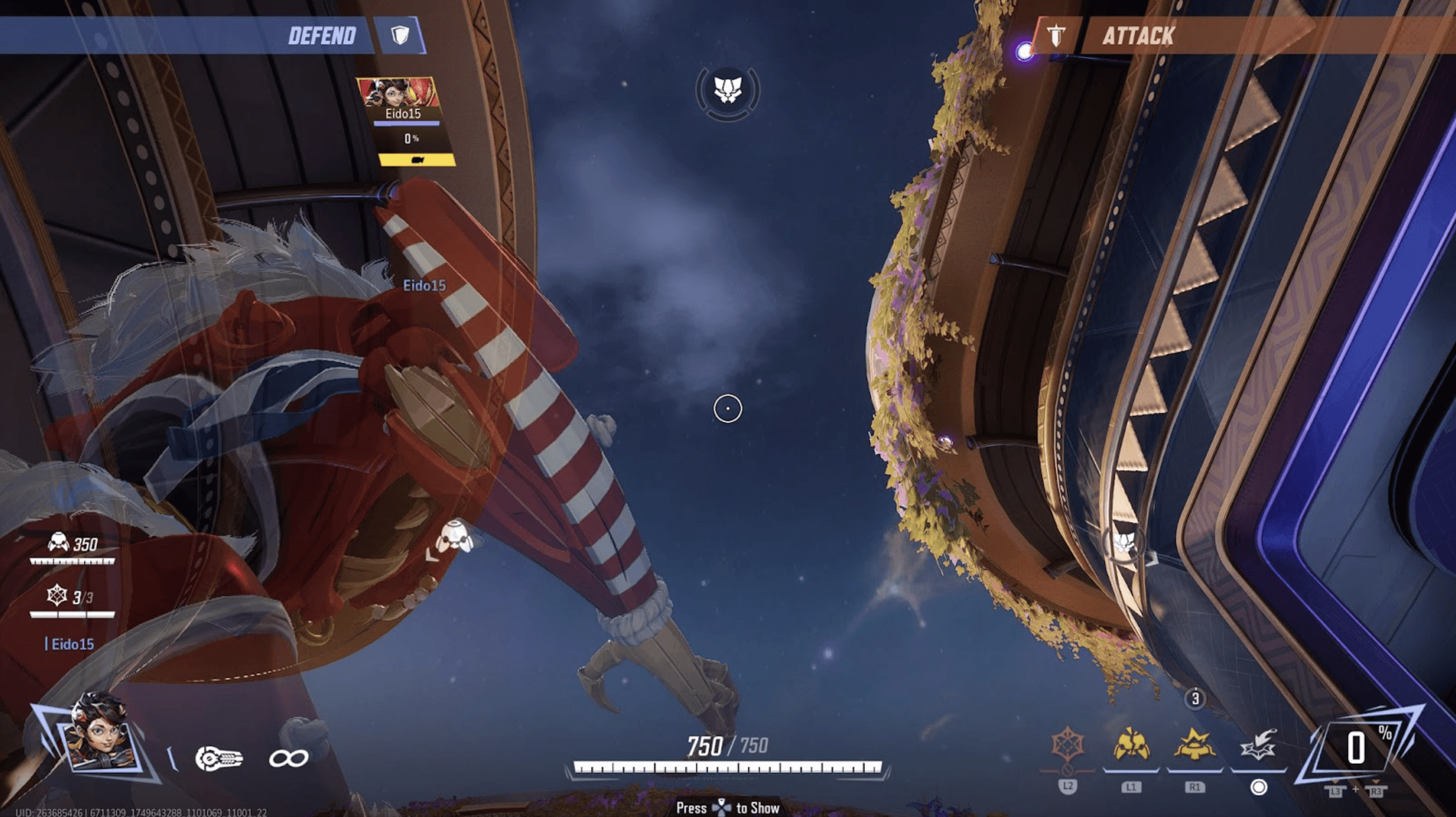
Task: Click the Attack team sword icon
Action: tap(1056, 36)
